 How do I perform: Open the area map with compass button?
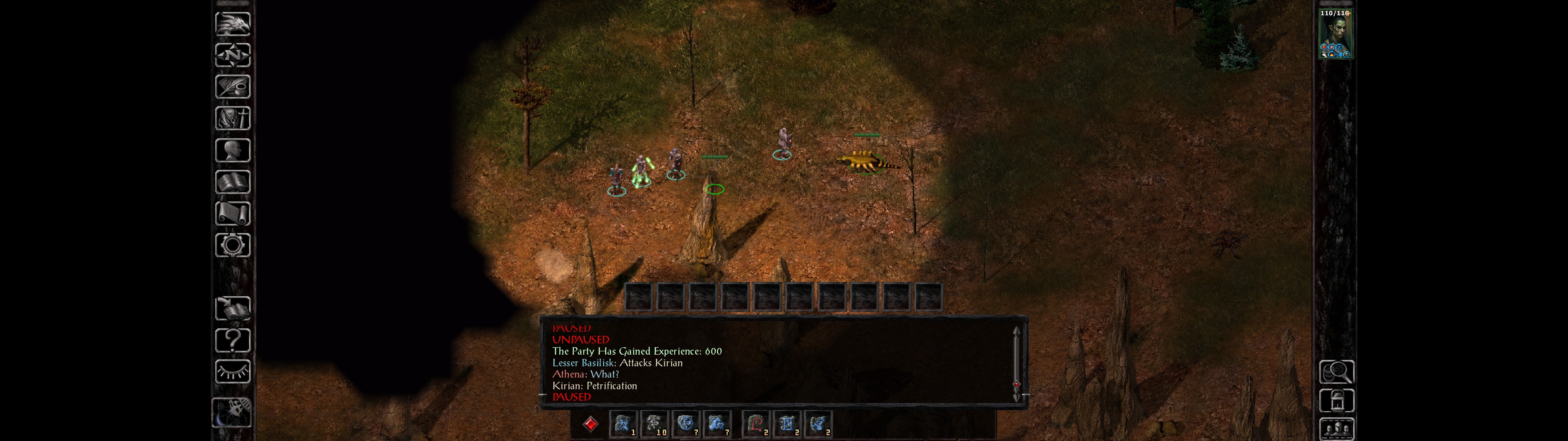tap(232, 55)
